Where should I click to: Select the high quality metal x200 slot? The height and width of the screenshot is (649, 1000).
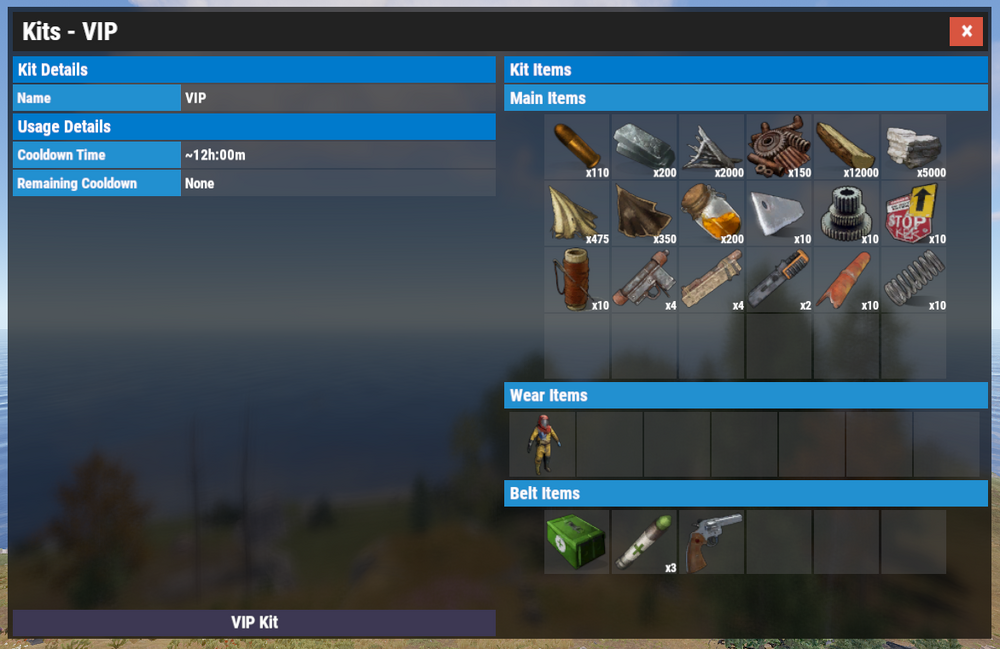click(x=644, y=146)
